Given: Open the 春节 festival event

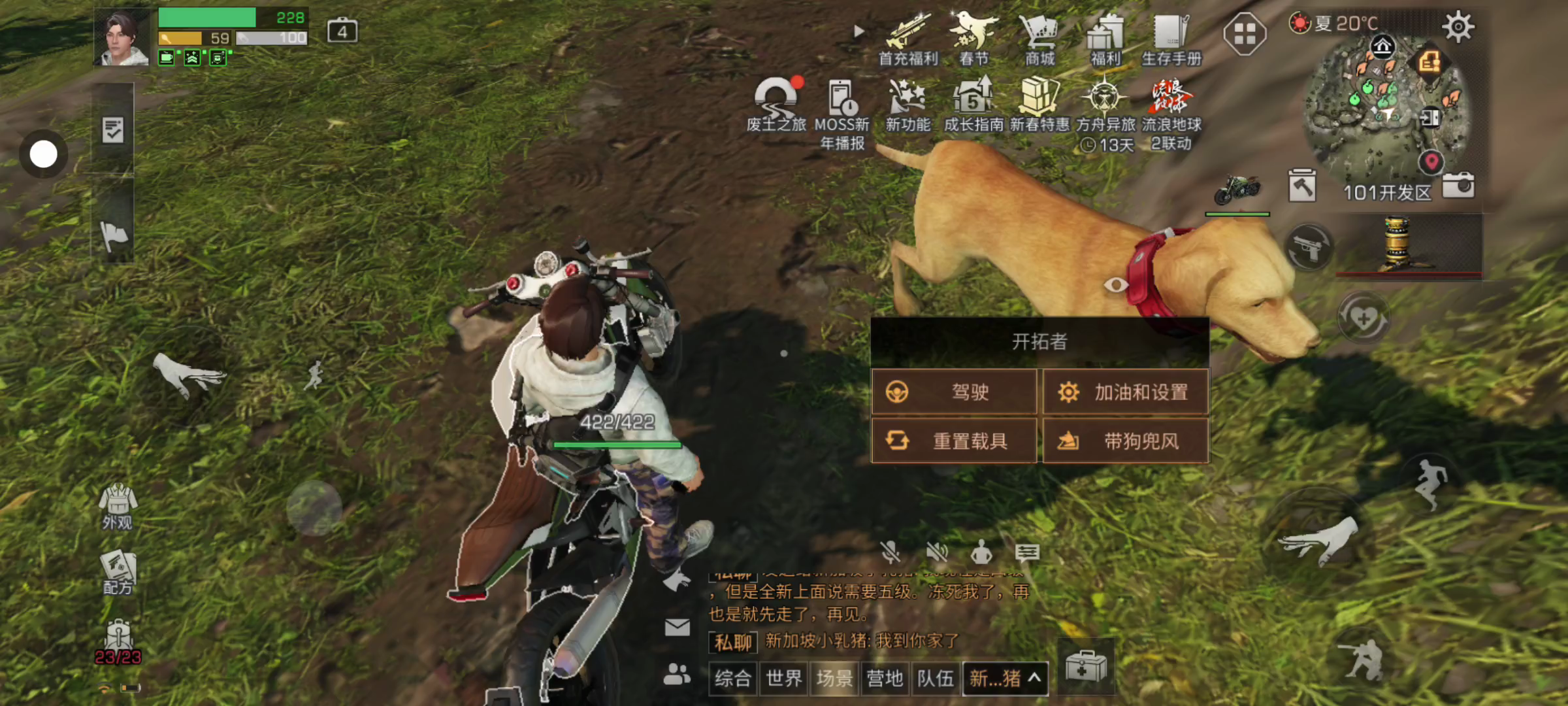Looking at the screenshot, I should tap(973, 39).
